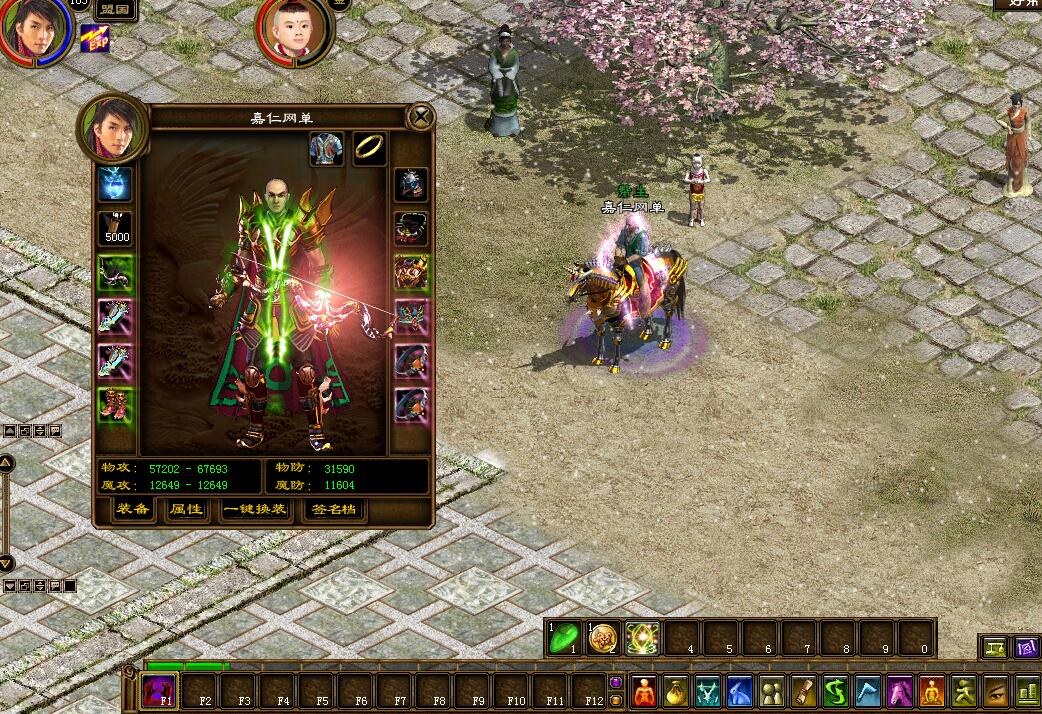Use the green leaf item in slot 1
1042x714 pixels.
click(565, 639)
